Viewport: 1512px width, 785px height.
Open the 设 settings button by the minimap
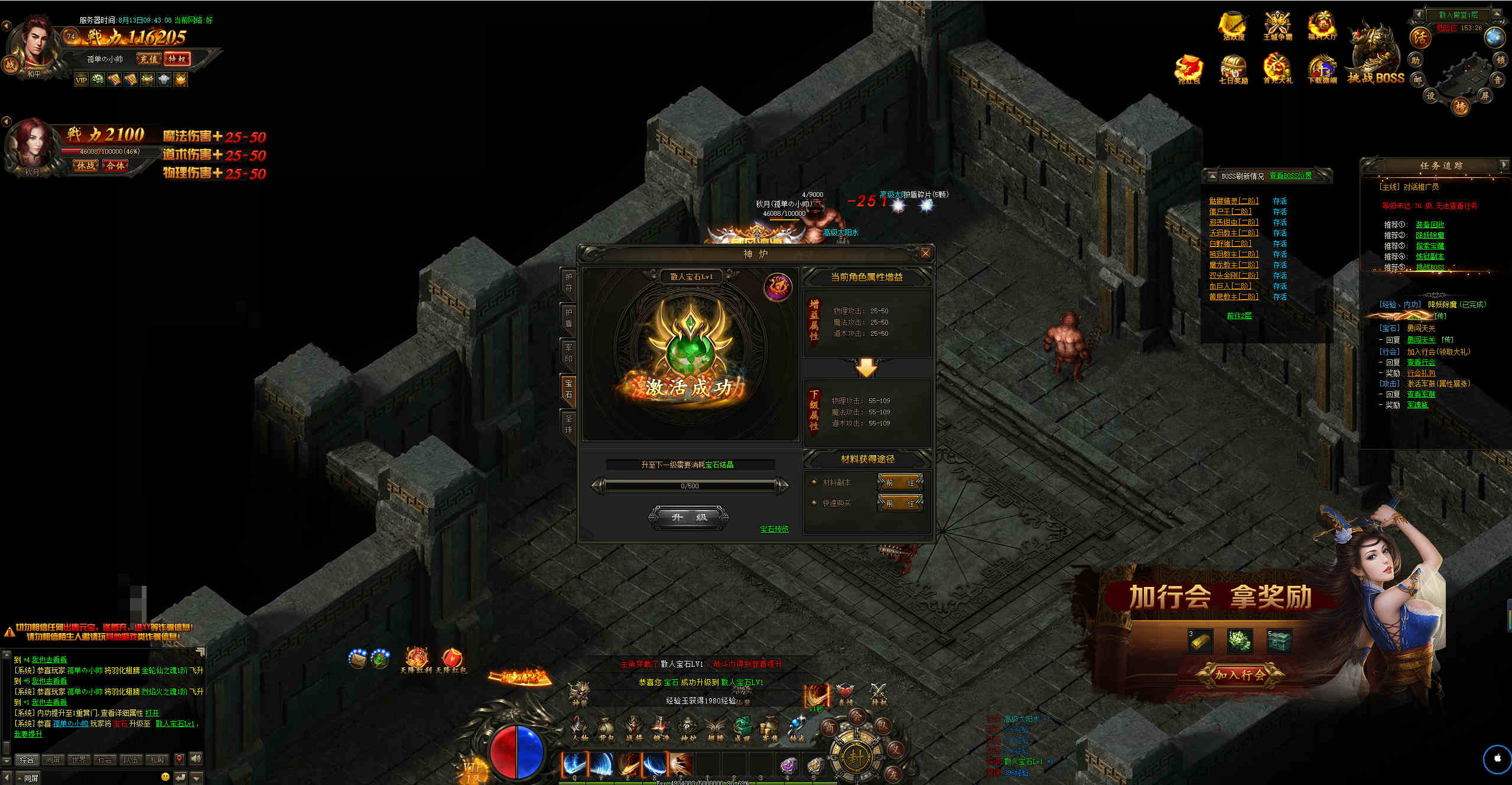pyautogui.click(x=1430, y=96)
